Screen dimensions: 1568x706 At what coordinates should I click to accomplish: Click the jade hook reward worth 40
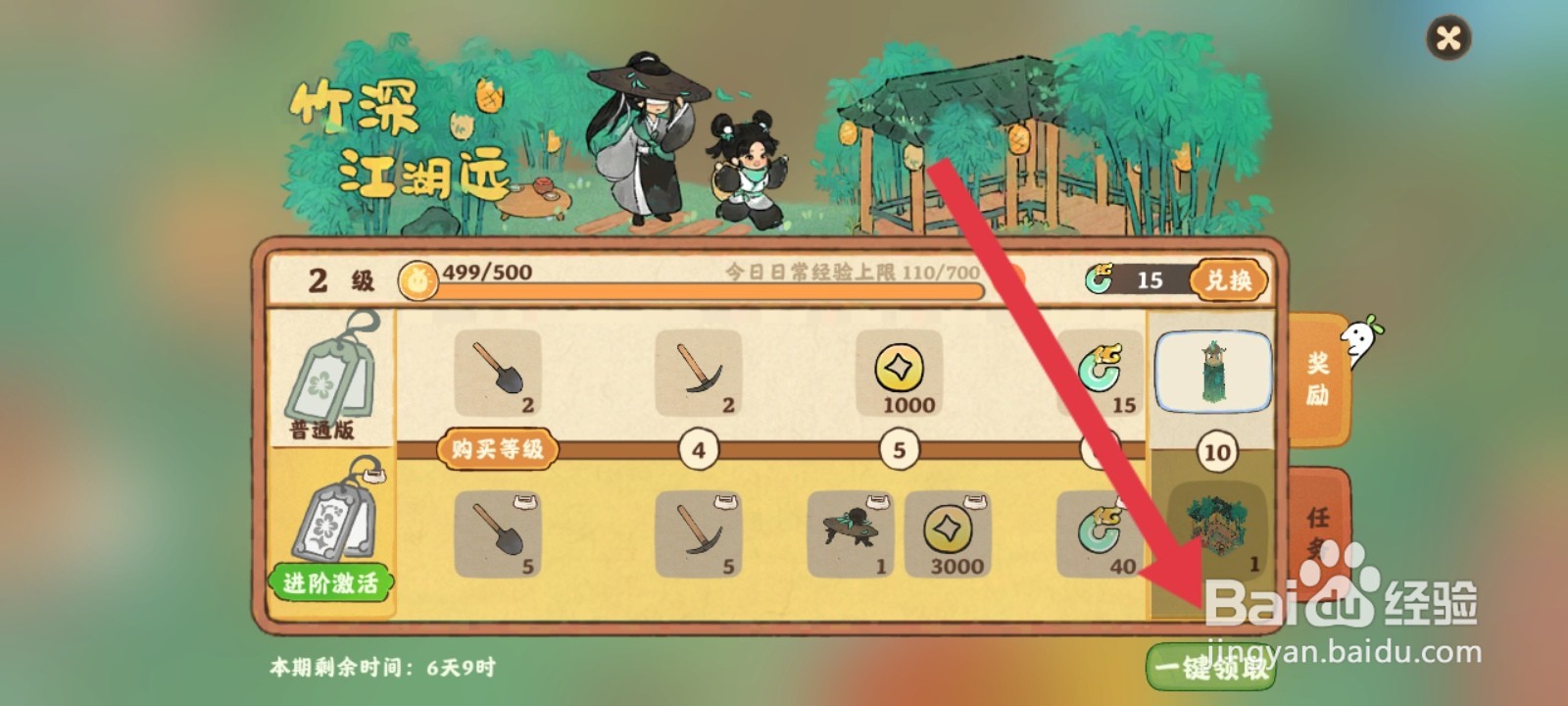pyautogui.click(x=1101, y=536)
